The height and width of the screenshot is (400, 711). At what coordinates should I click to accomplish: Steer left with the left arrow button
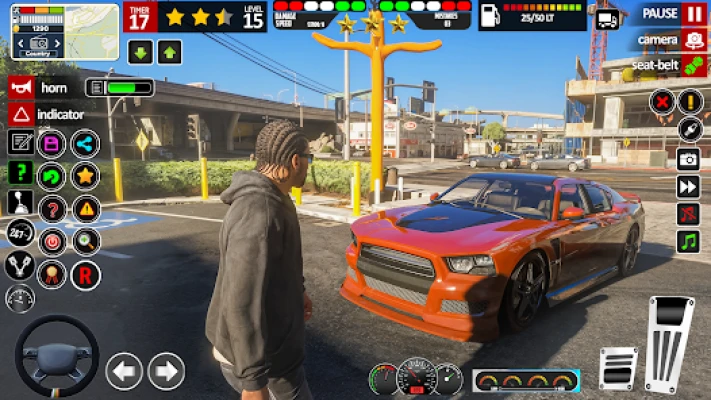(124, 372)
